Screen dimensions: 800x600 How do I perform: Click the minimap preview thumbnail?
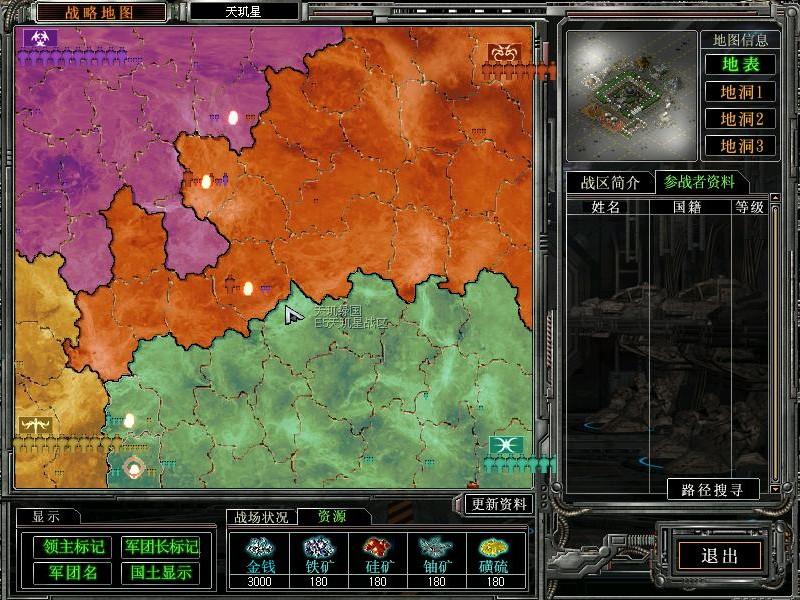click(630, 96)
